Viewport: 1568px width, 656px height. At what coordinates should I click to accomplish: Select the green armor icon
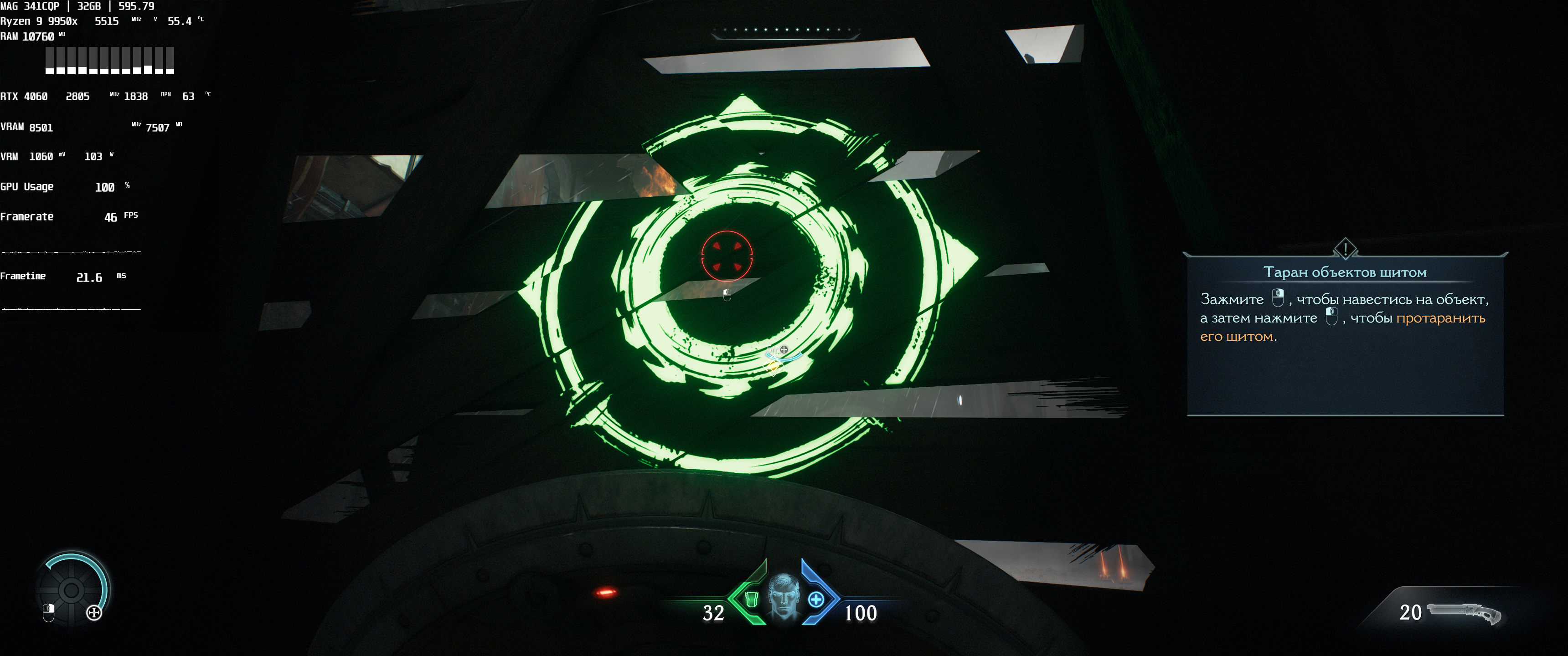[751, 600]
